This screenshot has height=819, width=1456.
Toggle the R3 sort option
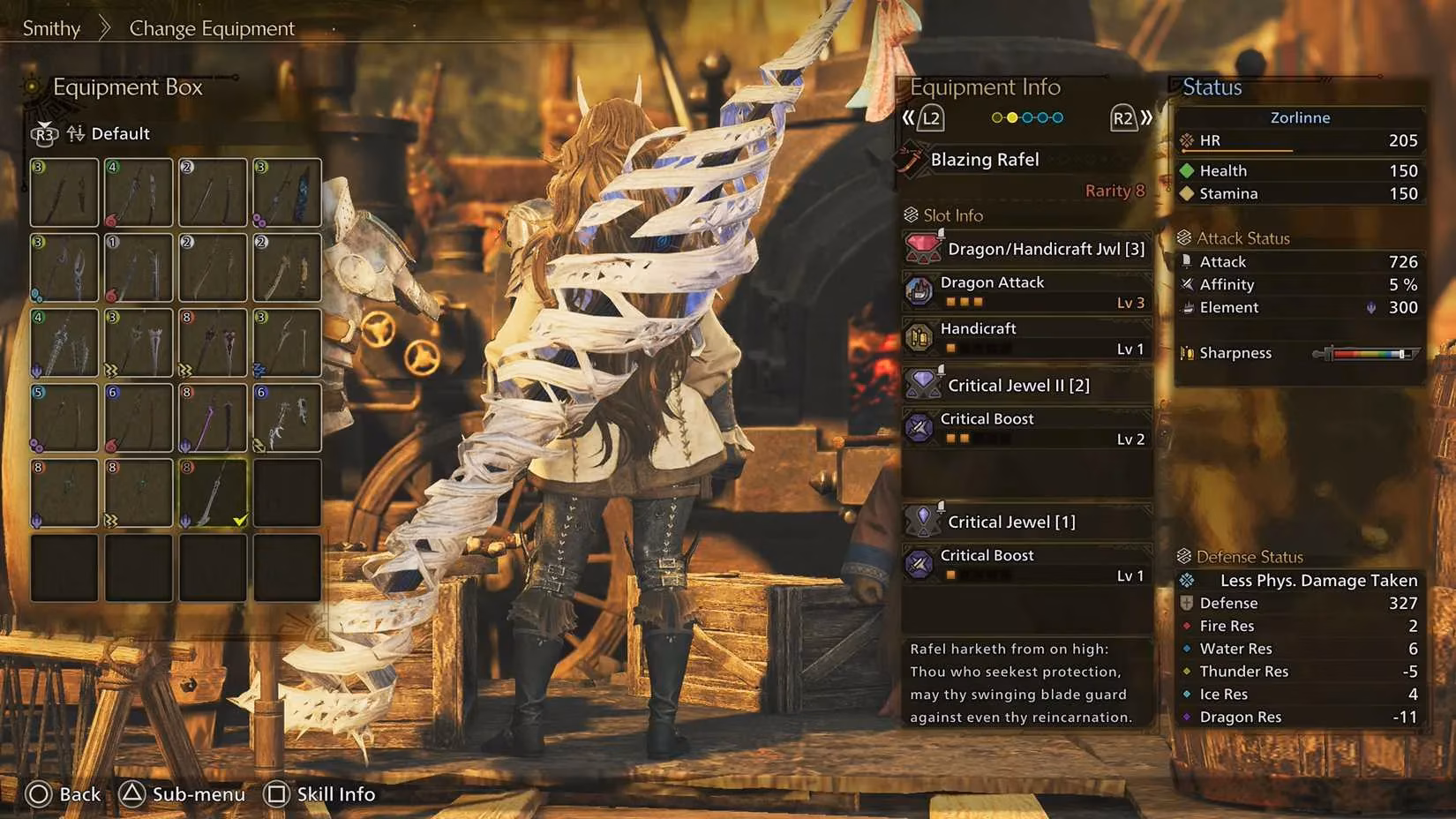(x=43, y=135)
